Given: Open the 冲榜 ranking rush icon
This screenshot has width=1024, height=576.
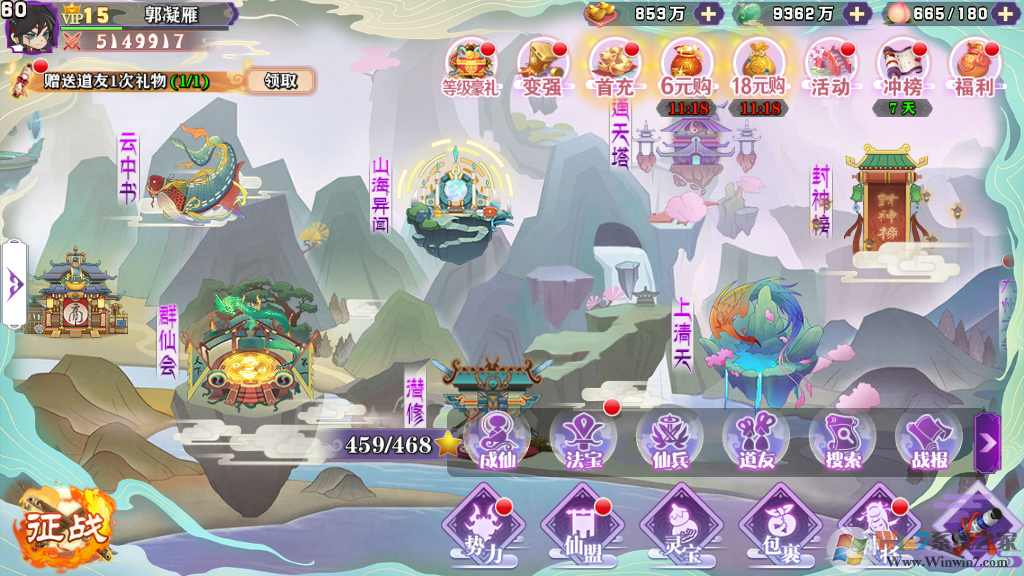Looking at the screenshot, I should click(x=902, y=67).
